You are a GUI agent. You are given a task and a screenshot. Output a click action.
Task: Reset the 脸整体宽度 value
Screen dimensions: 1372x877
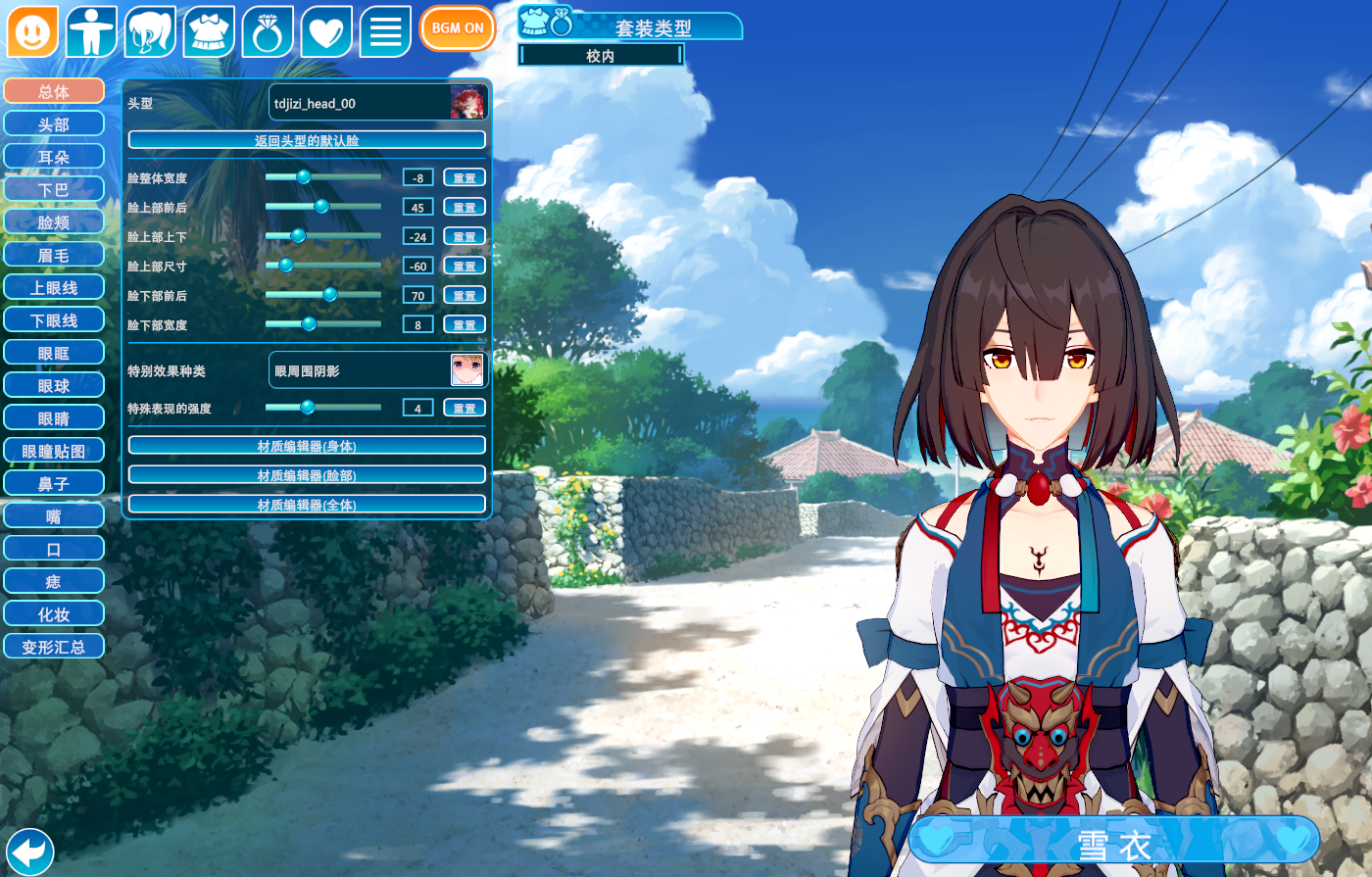(x=465, y=177)
